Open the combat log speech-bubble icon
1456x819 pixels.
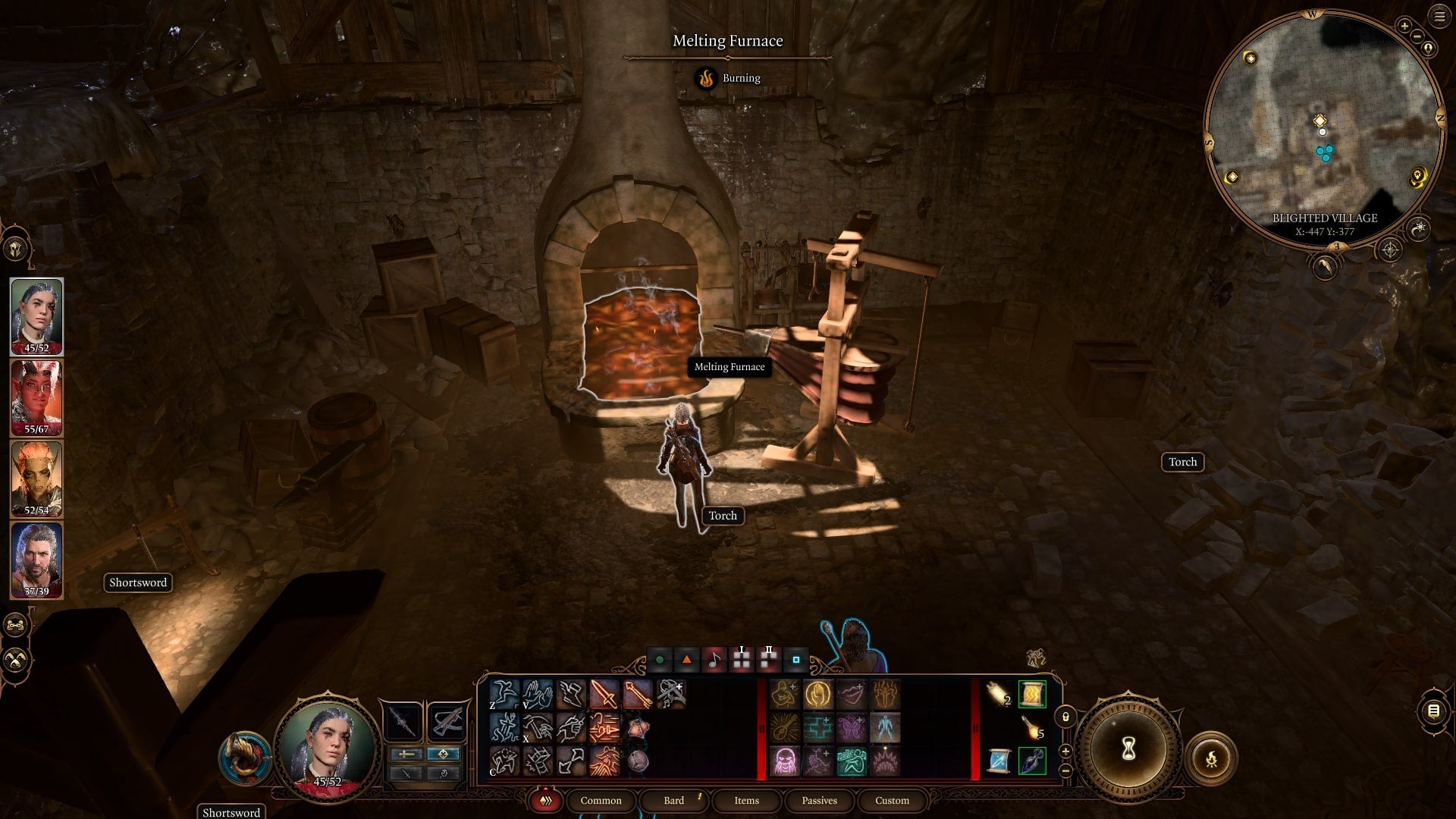[1435, 711]
